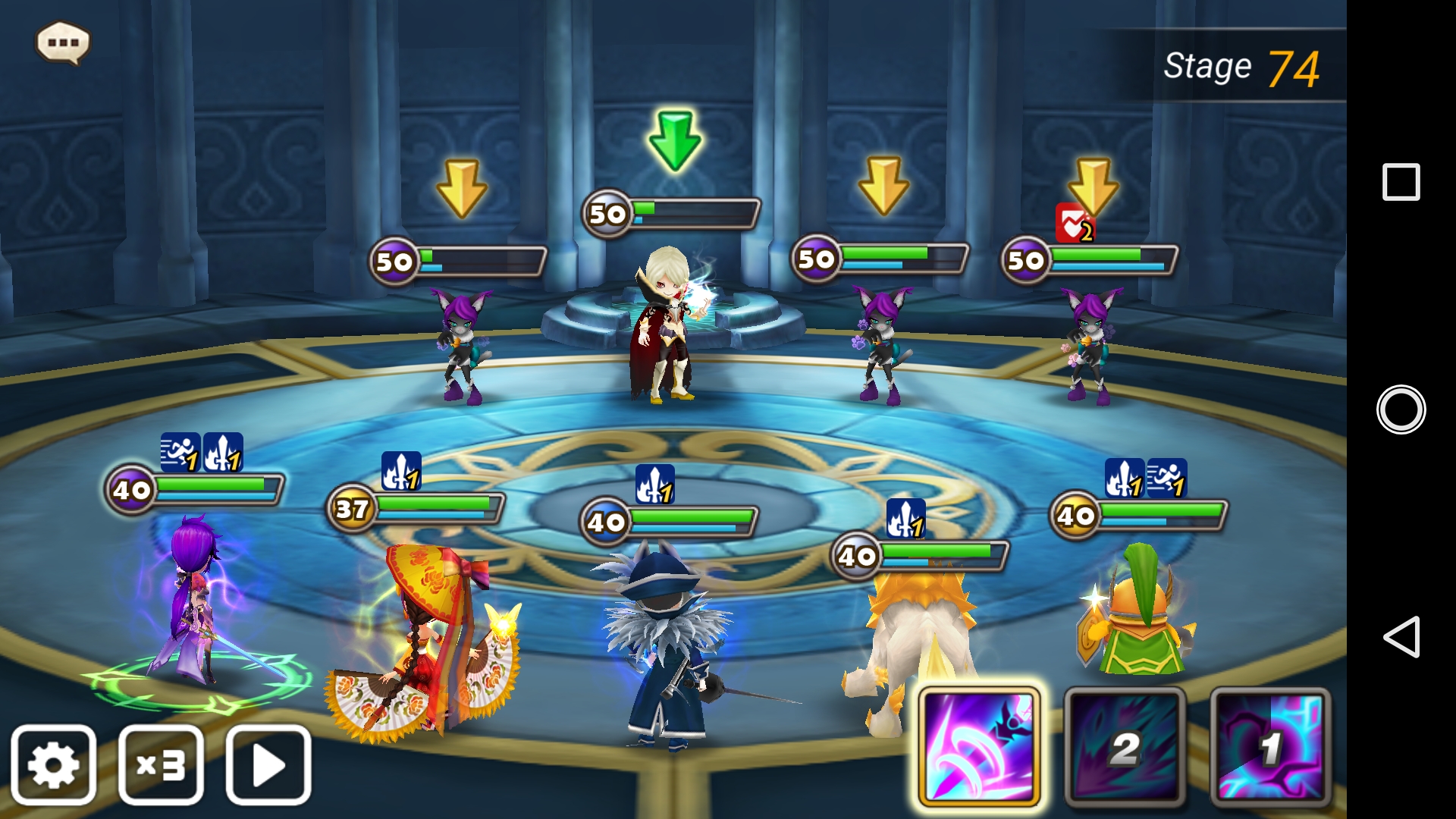This screenshot has width=1456, height=819.
Task: Tap the Android back triangle button
Action: click(1401, 637)
